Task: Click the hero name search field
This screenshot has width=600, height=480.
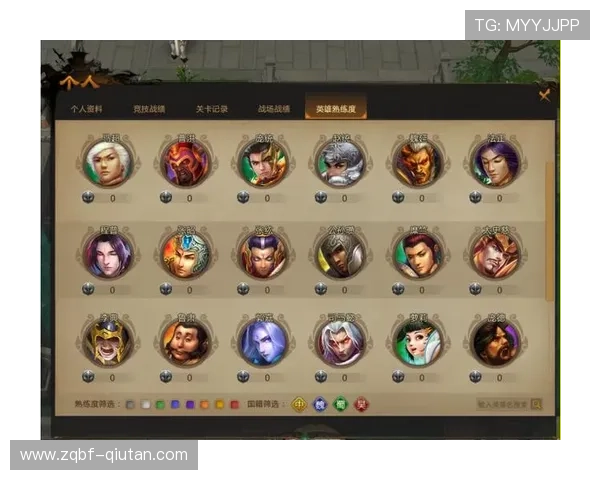Action: point(503,405)
